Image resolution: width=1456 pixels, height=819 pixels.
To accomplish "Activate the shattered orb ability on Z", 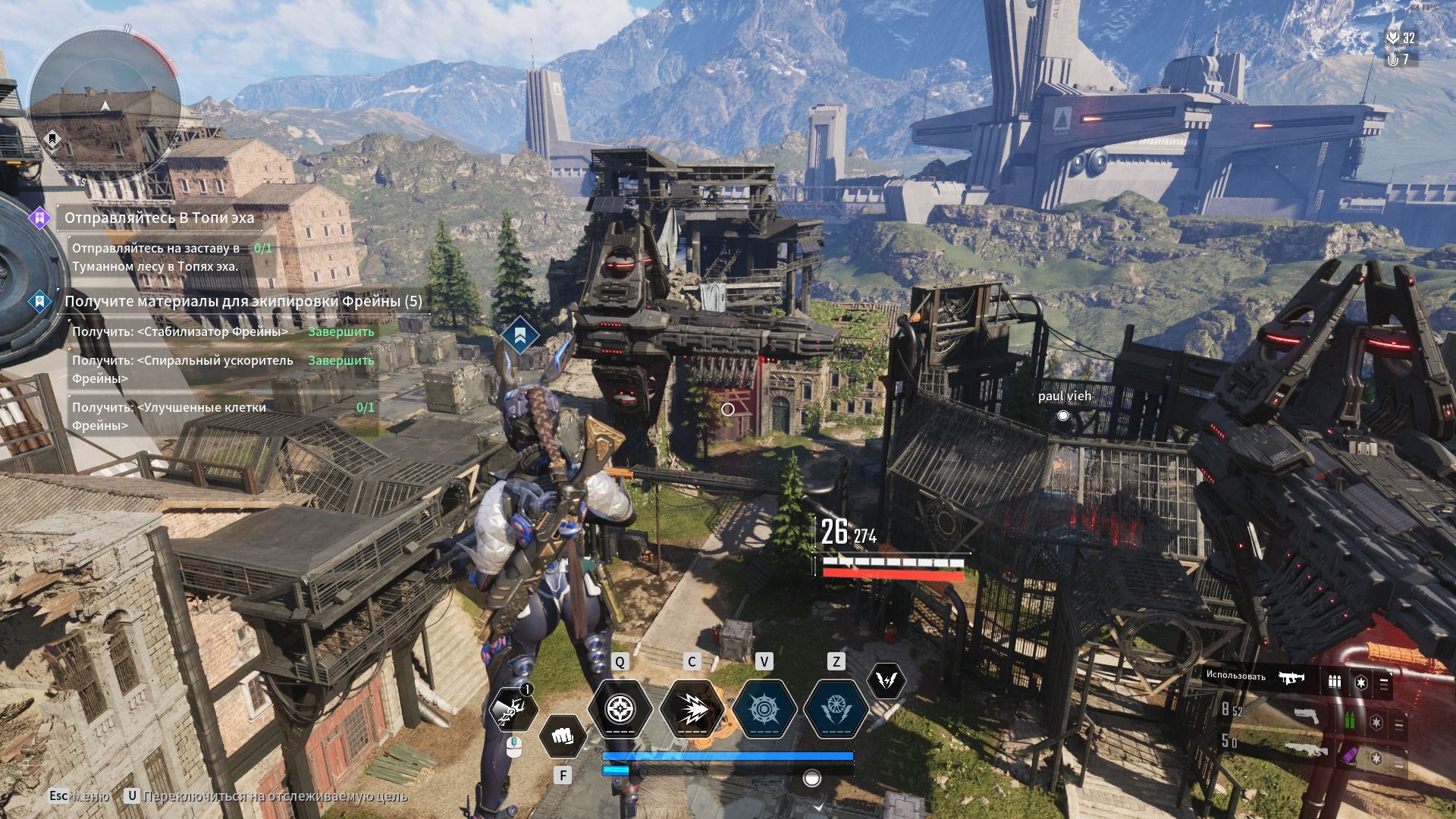I will coord(836,710).
